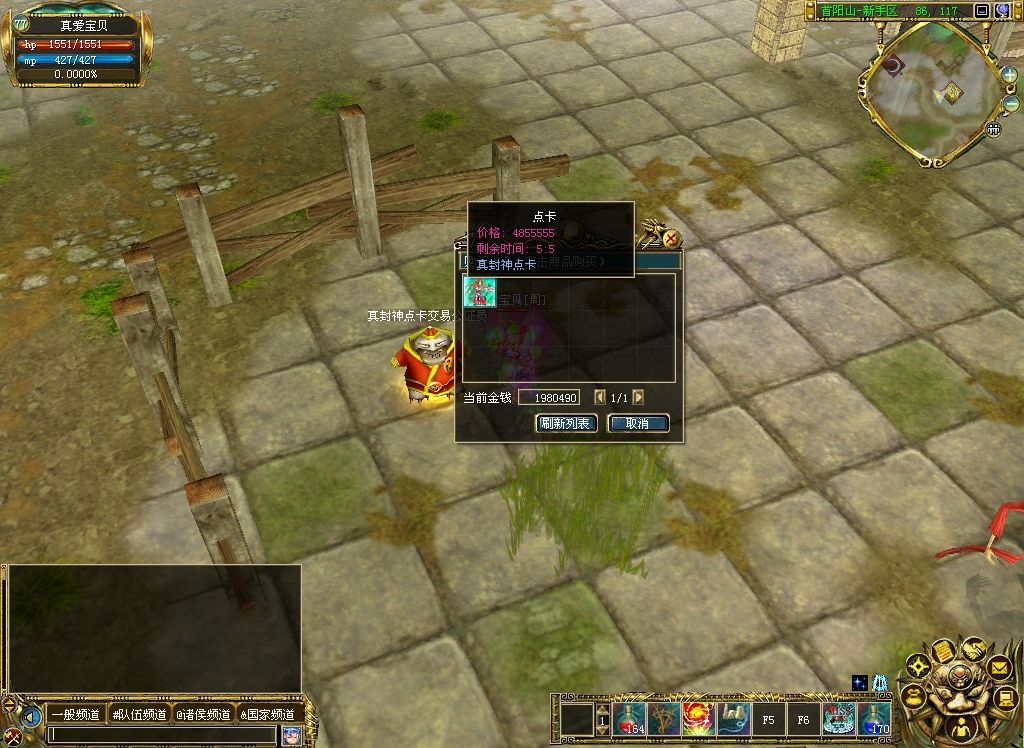Cancel the point card shop with 取消

pyautogui.click(x=638, y=424)
